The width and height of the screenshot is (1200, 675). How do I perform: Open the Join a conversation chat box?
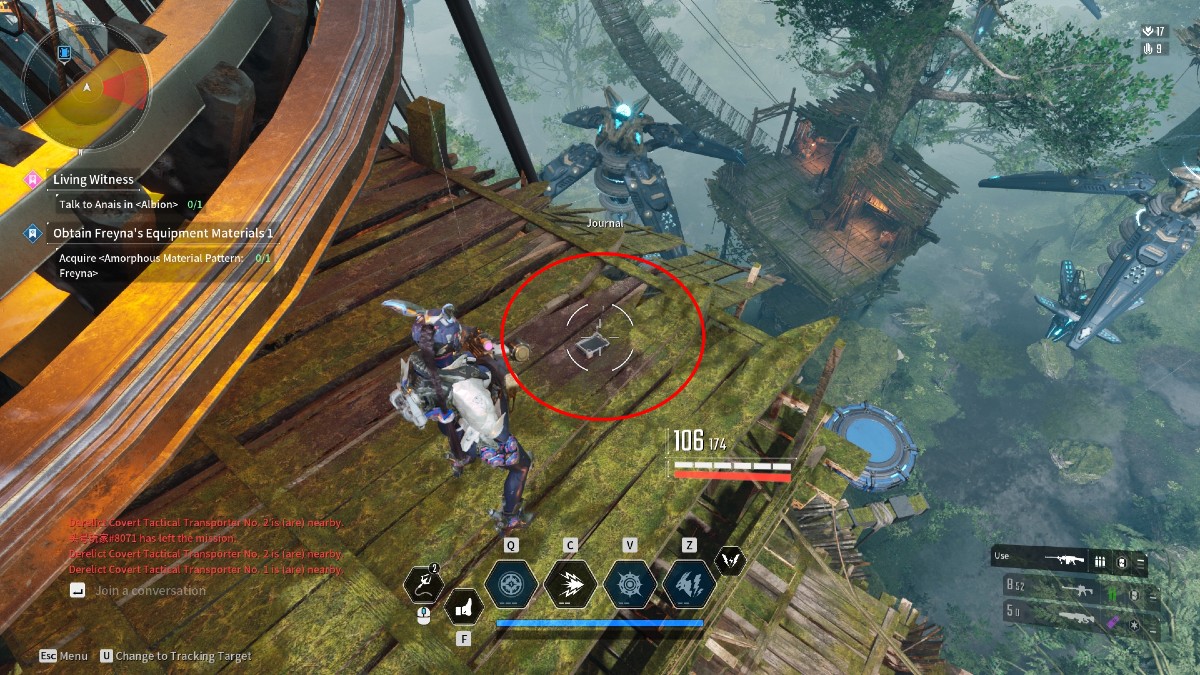coord(150,591)
